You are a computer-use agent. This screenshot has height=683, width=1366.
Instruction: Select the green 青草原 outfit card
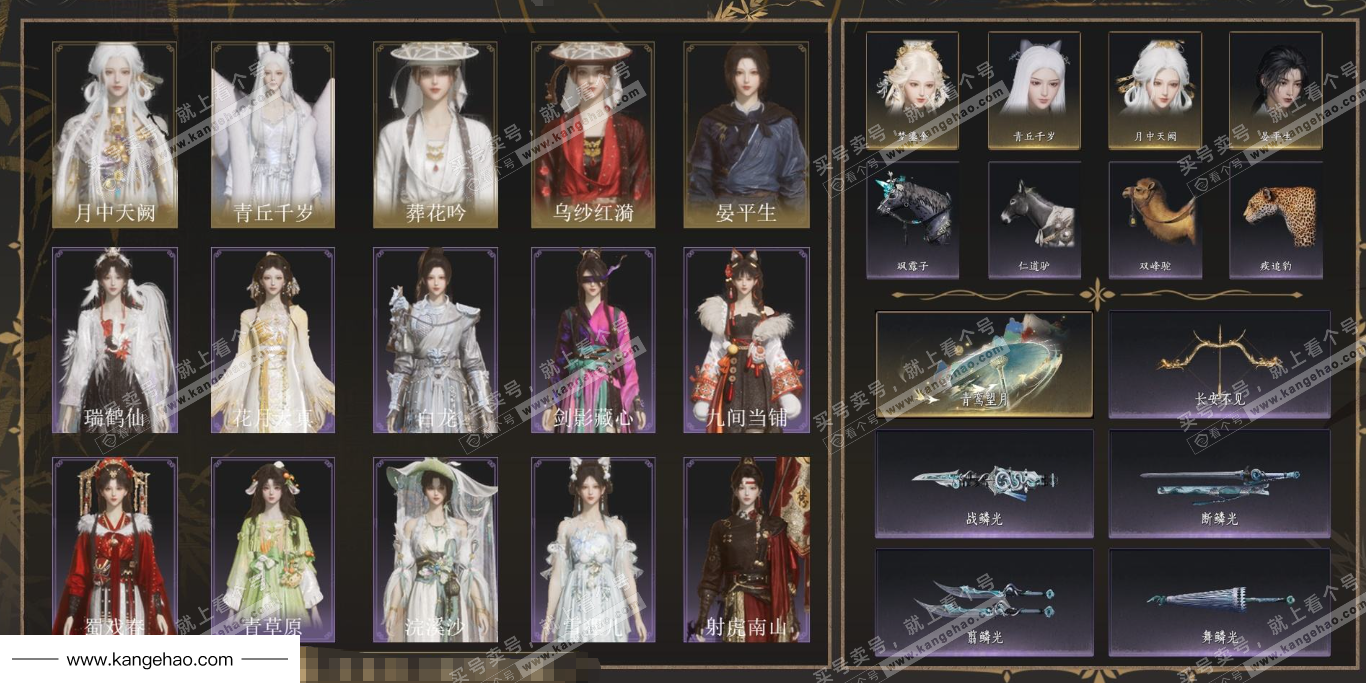(272, 549)
